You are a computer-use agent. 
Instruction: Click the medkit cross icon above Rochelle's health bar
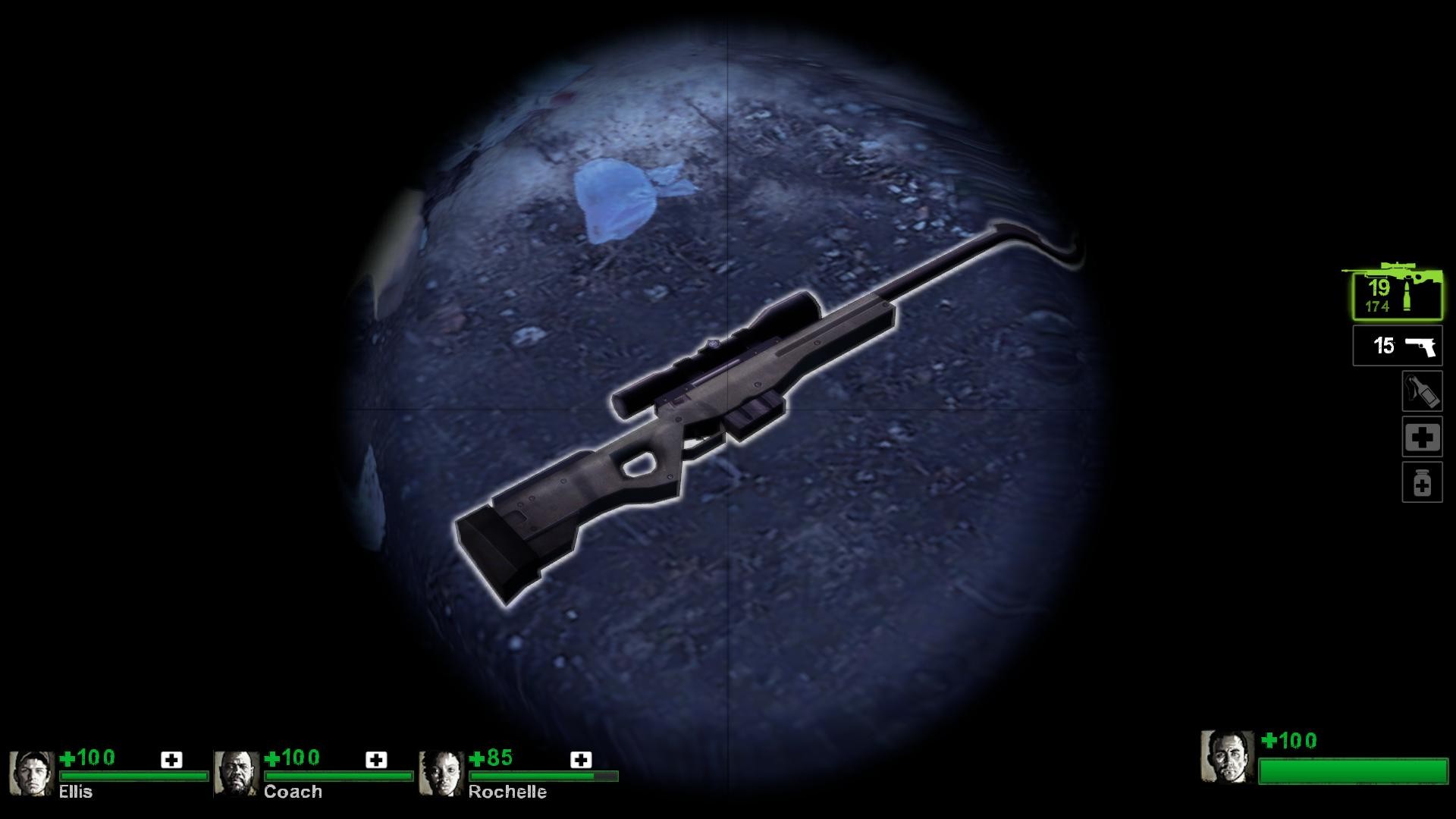point(580,758)
